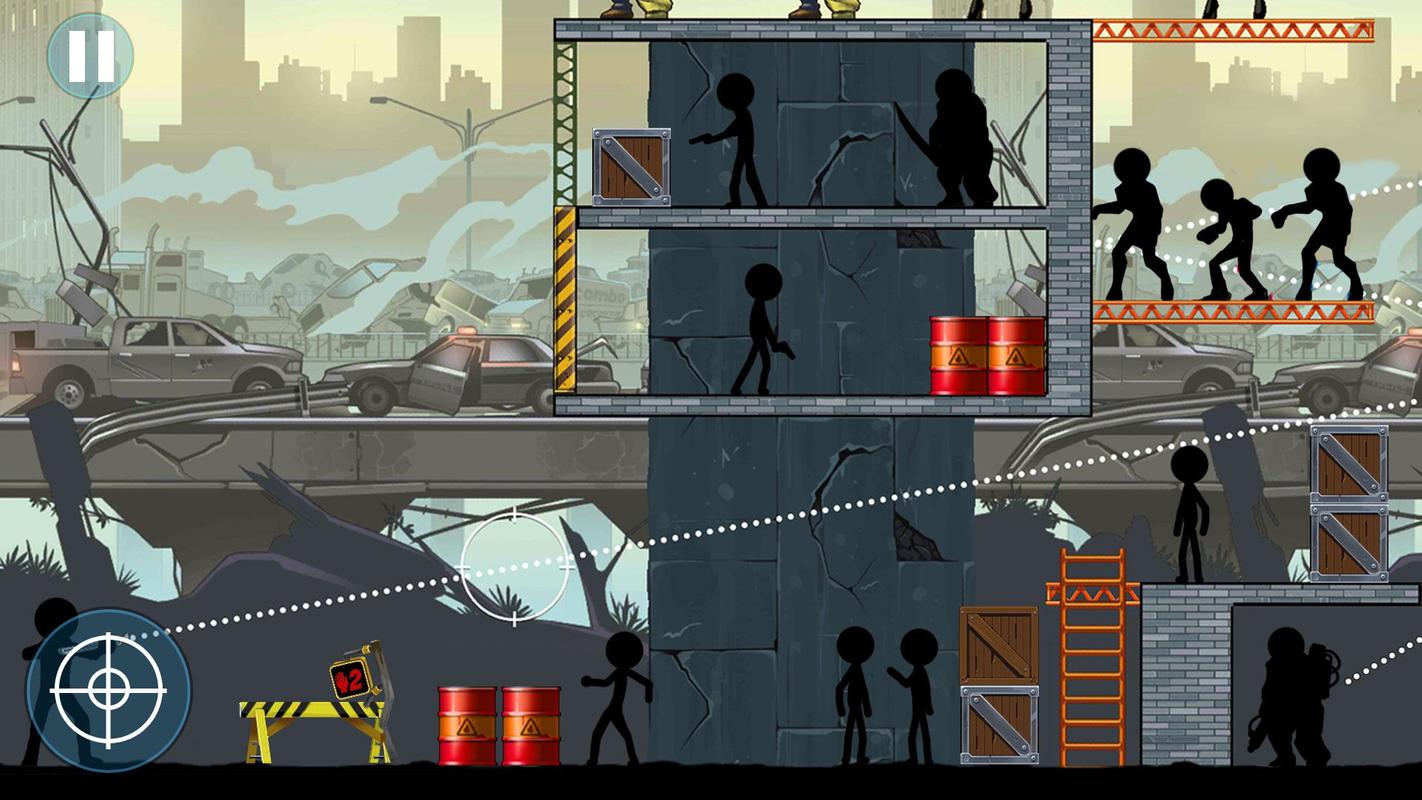
Task: Tap the crosshair fire button
Action: click(x=108, y=690)
